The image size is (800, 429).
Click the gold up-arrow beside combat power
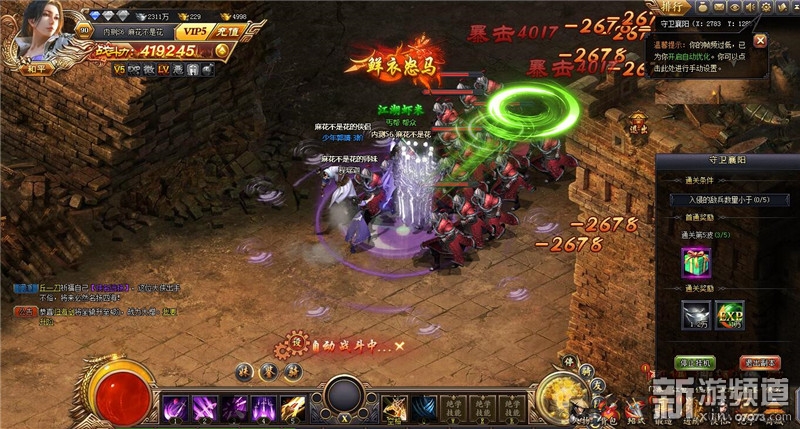tap(229, 48)
